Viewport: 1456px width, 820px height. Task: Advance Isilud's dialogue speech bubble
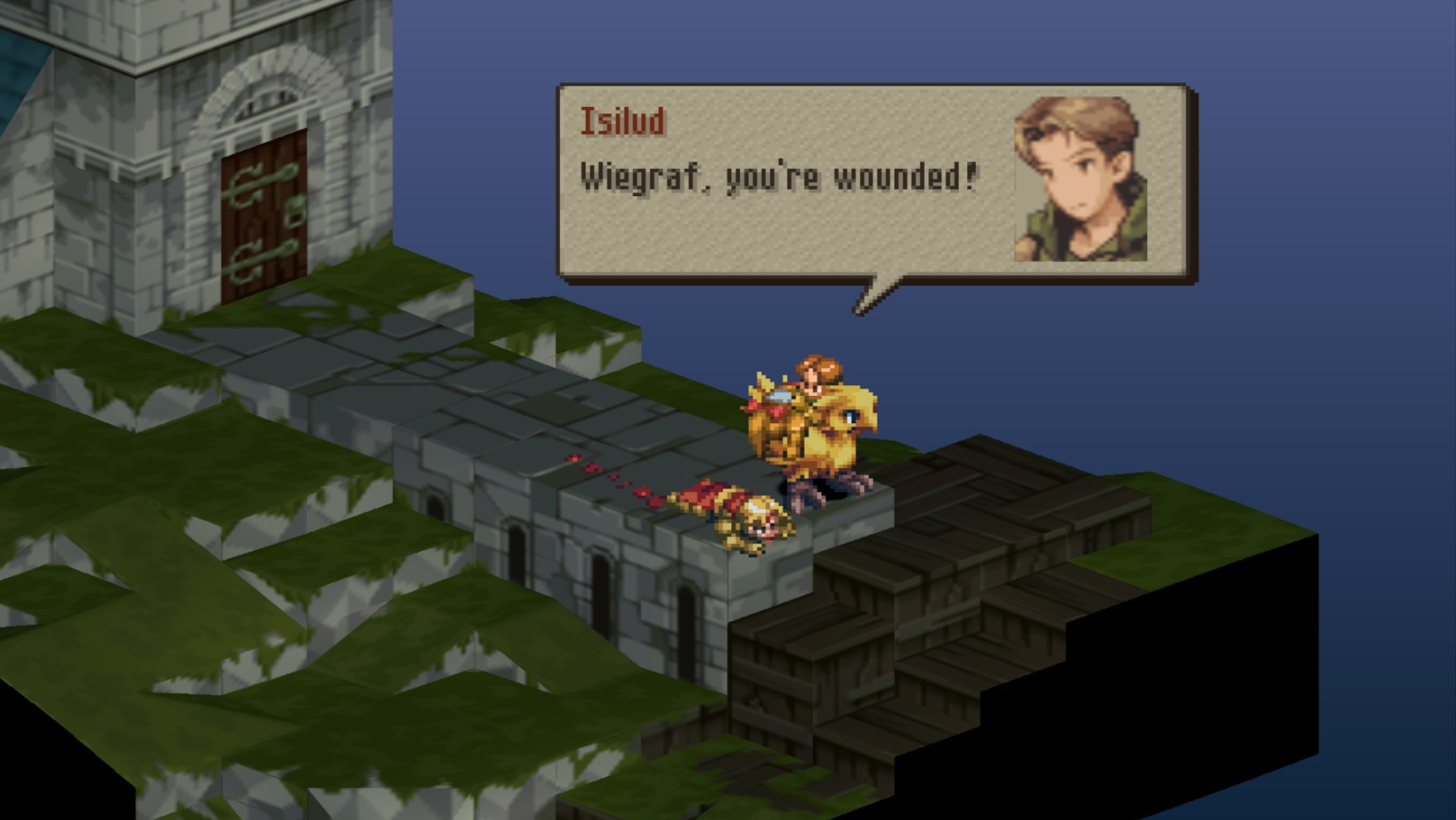tap(876, 184)
